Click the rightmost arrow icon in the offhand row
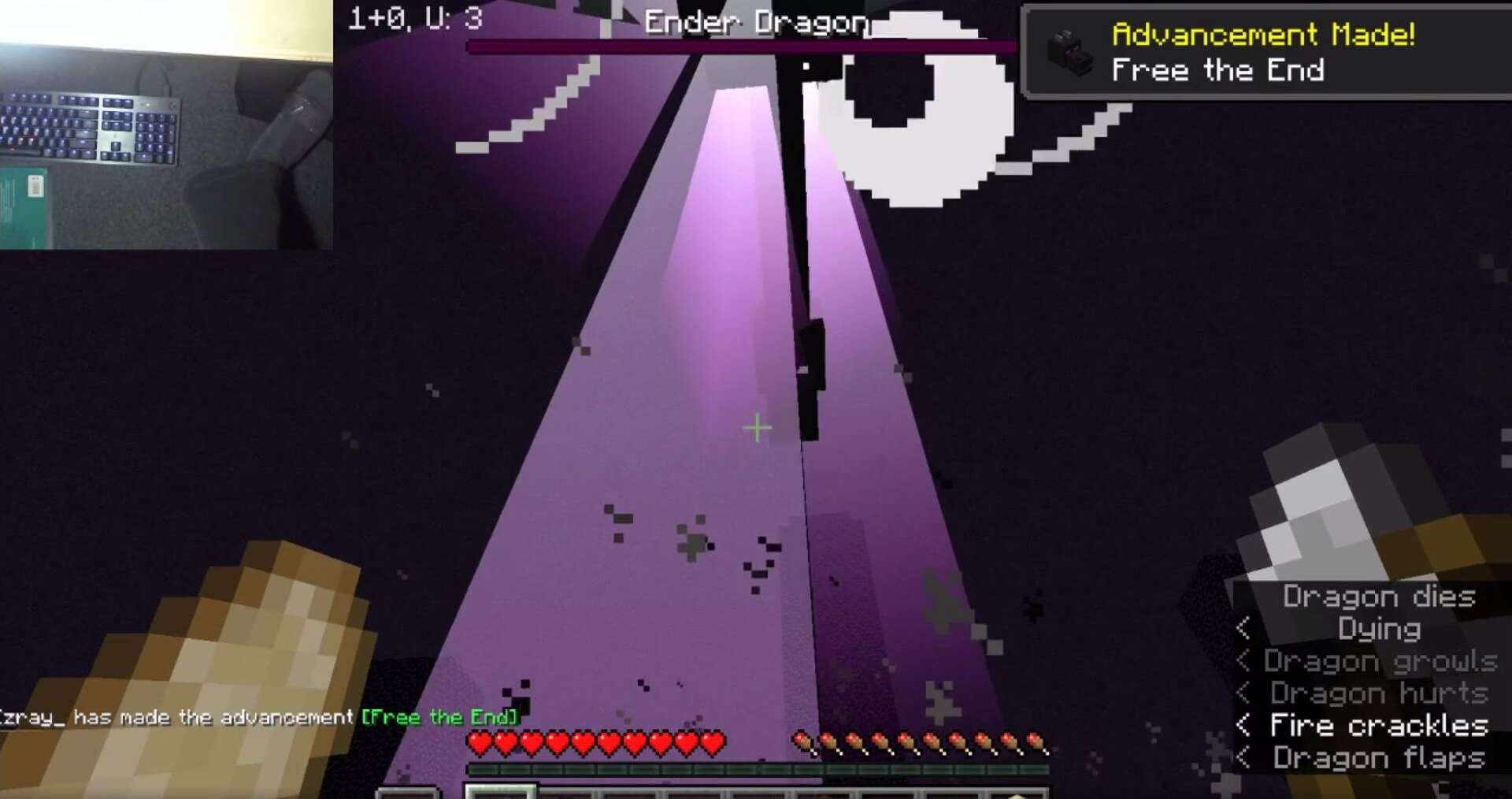Viewport: 1512px width, 799px height. pos(1034,741)
